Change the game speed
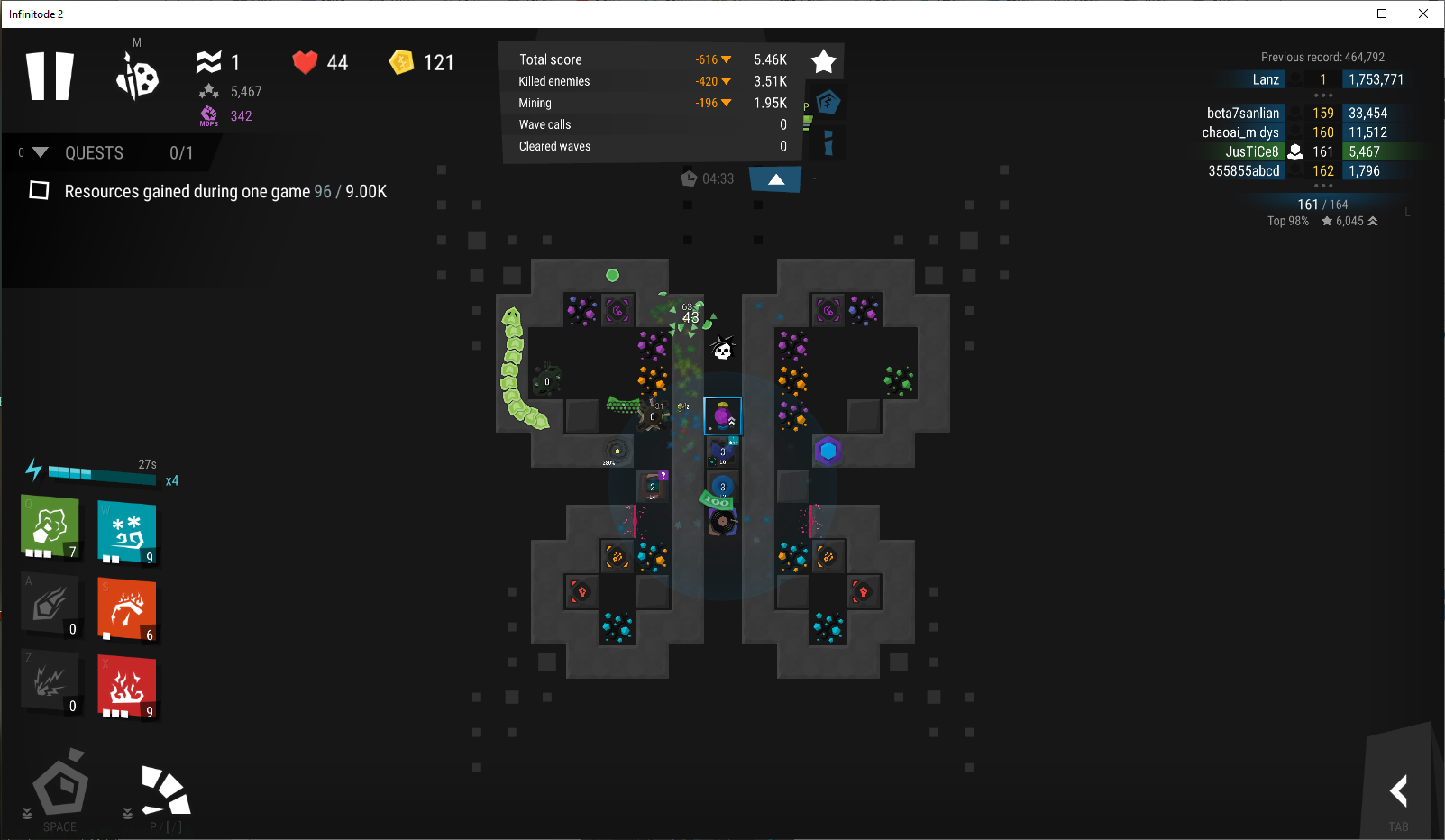Viewport: 1445px width, 840px height. click(166, 791)
